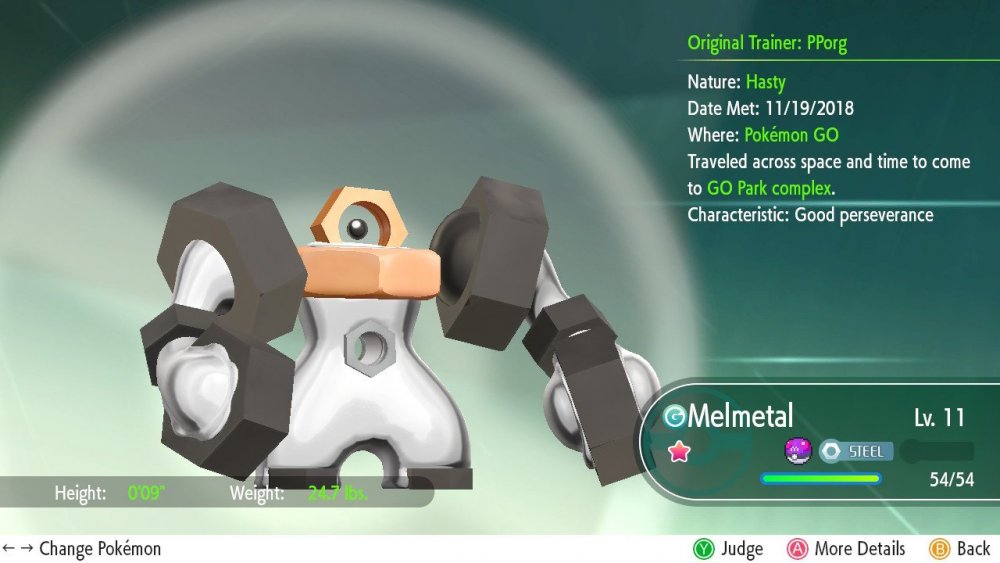
Task: Click the Master Ball icon
Action: pyautogui.click(x=797, y=451)
